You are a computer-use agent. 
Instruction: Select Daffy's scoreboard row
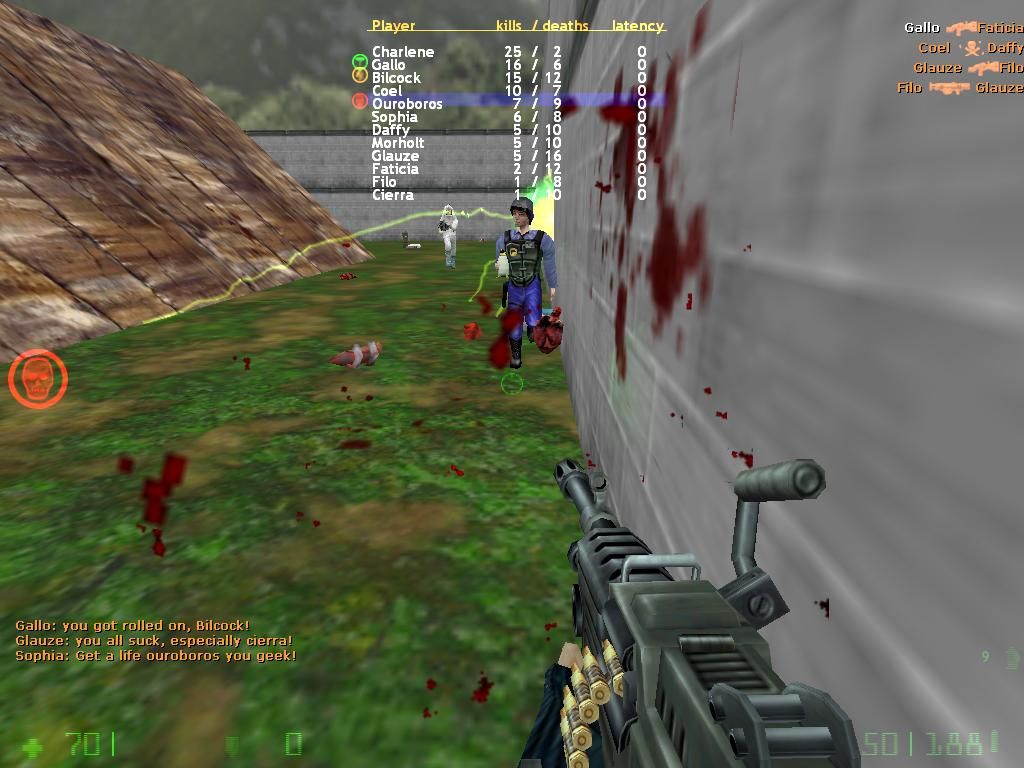point(390,130)
